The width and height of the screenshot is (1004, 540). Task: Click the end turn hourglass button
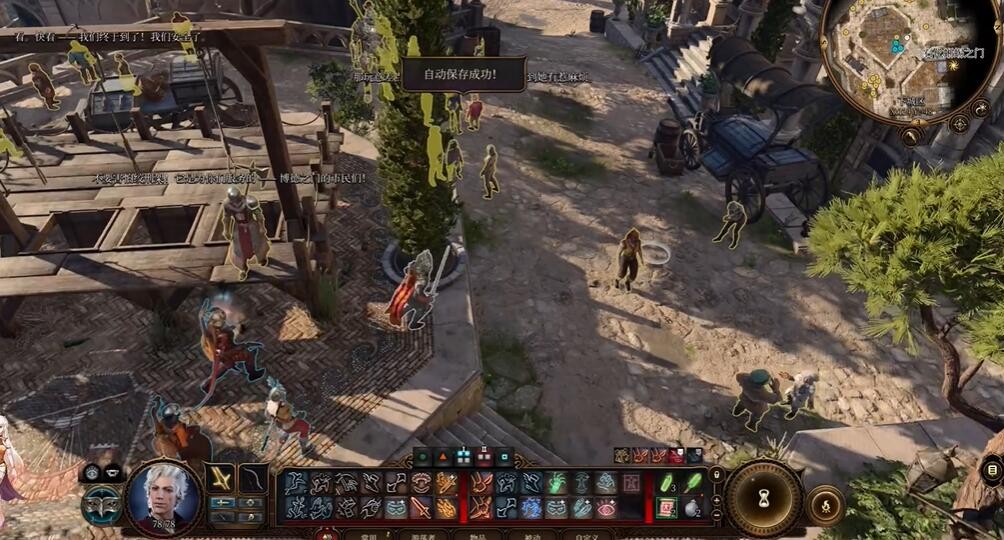[764, 497]
